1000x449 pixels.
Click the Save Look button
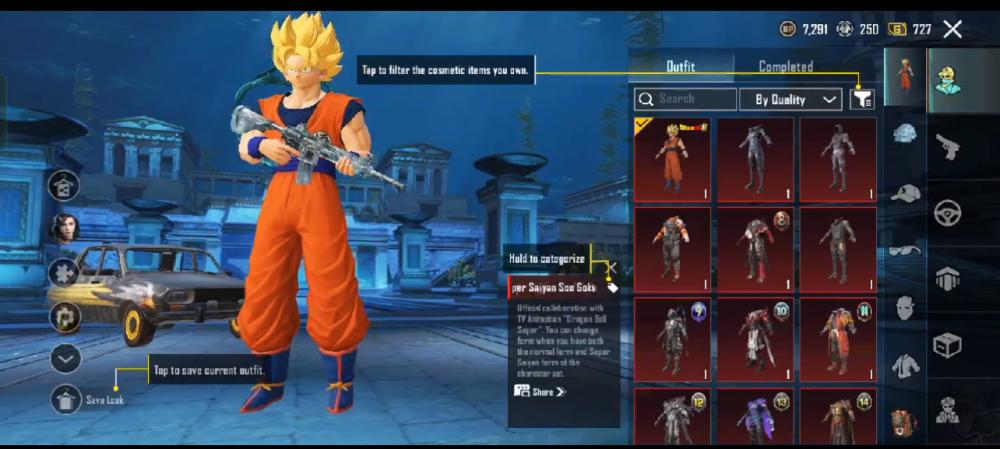click(x=66, y=399)
